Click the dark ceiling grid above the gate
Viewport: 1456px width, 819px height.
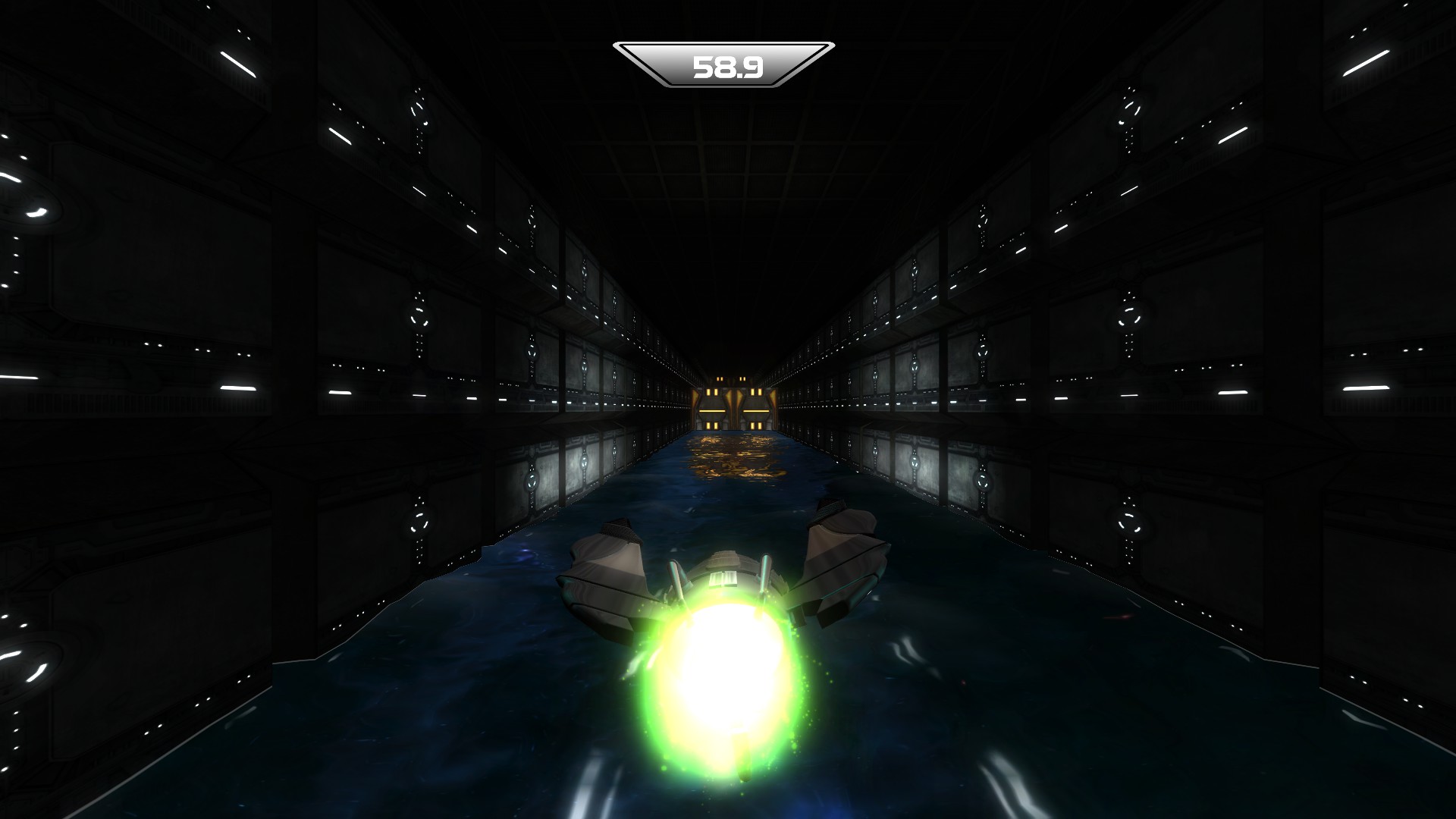click(728, 197)
